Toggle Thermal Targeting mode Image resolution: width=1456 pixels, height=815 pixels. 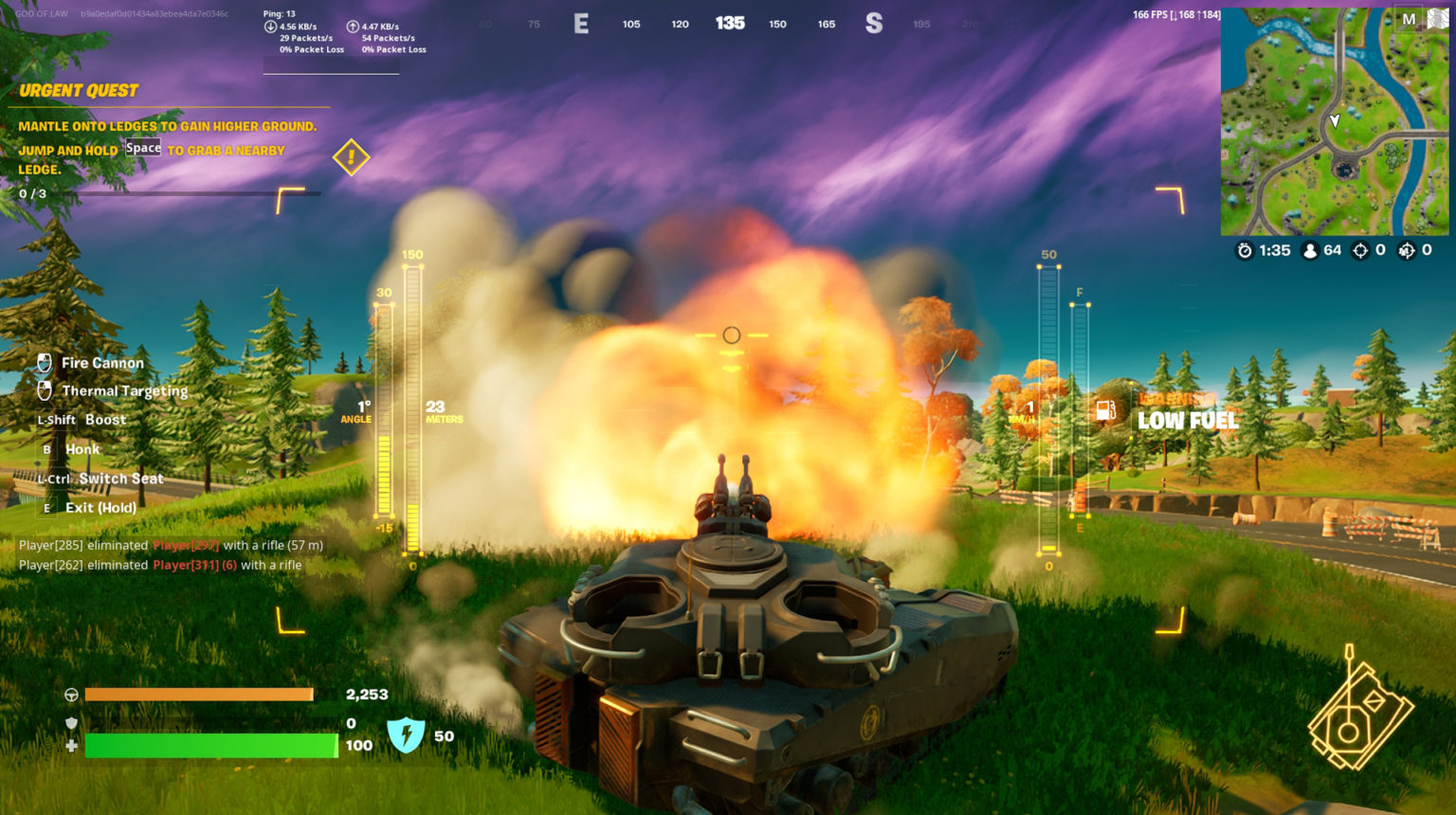coord(124,390)
